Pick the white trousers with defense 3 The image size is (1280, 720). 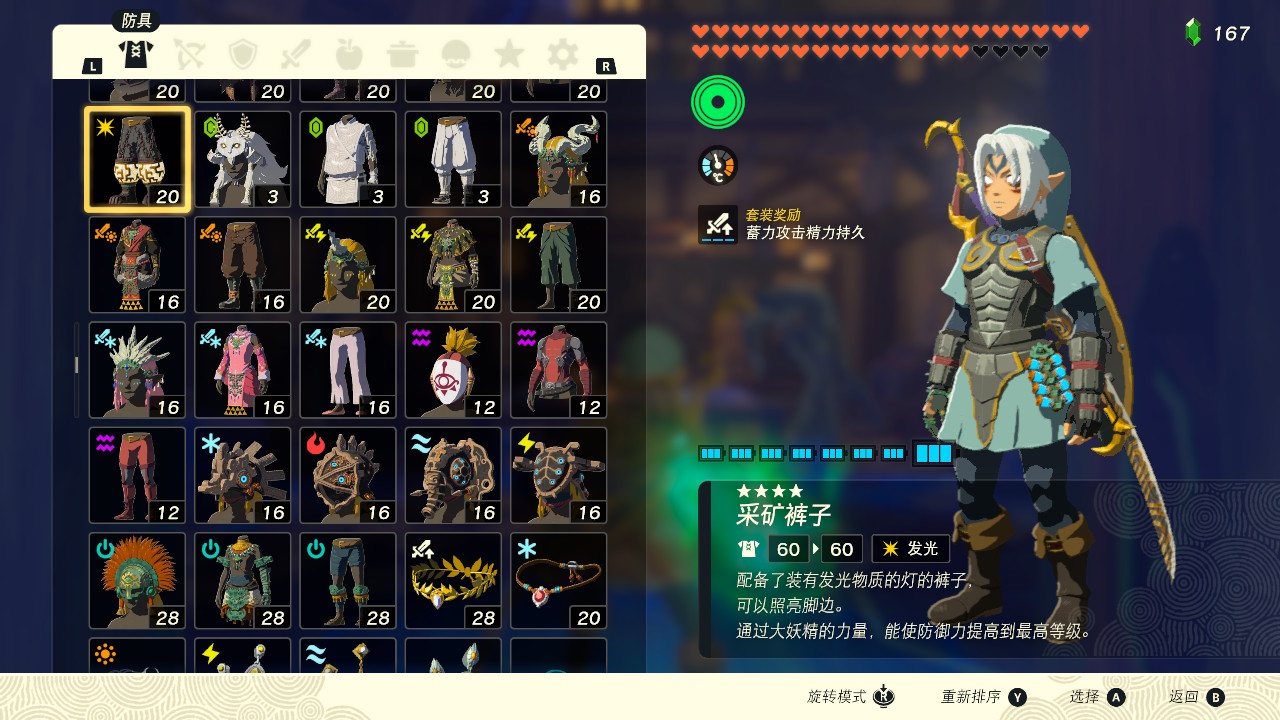pos(453,159)
